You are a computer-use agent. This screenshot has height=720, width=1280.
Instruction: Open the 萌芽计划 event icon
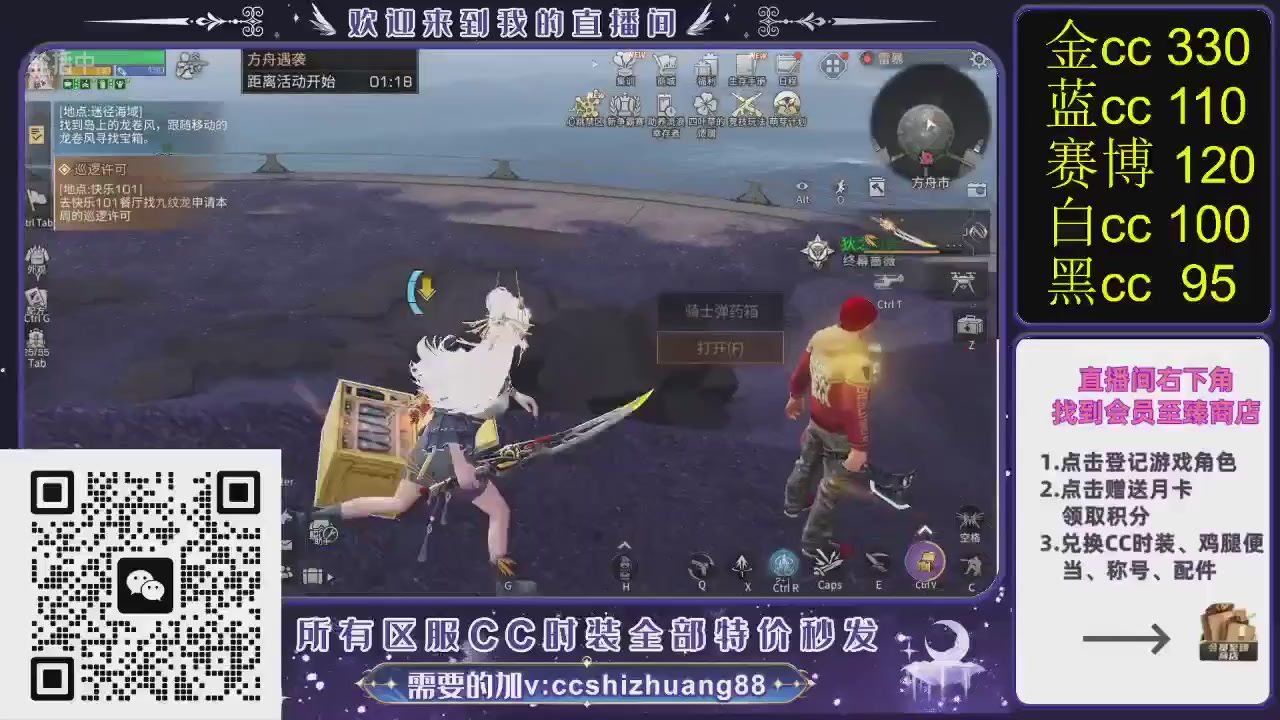pos(786,103)
